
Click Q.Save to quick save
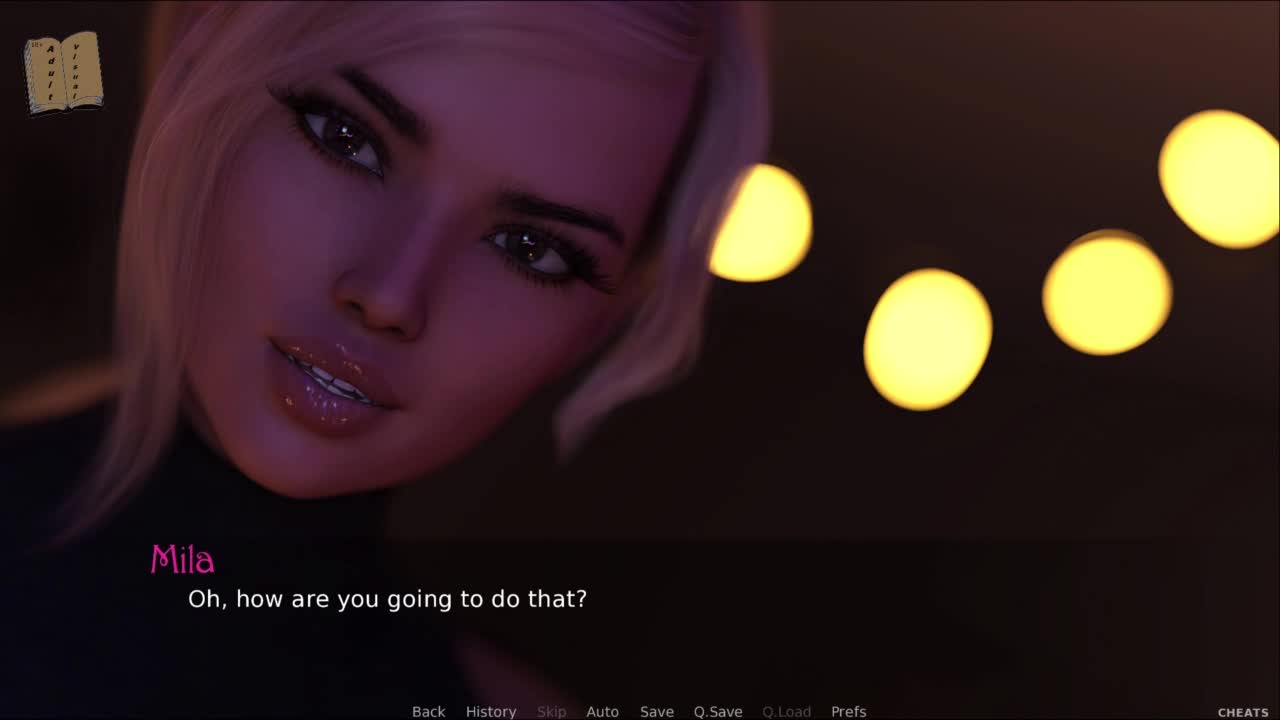[717, 711]
